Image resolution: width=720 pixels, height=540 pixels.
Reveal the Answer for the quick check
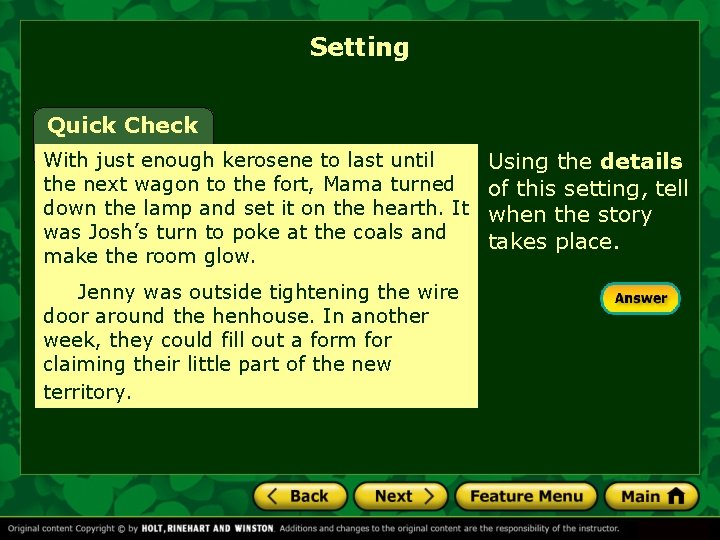pos(640,298)
